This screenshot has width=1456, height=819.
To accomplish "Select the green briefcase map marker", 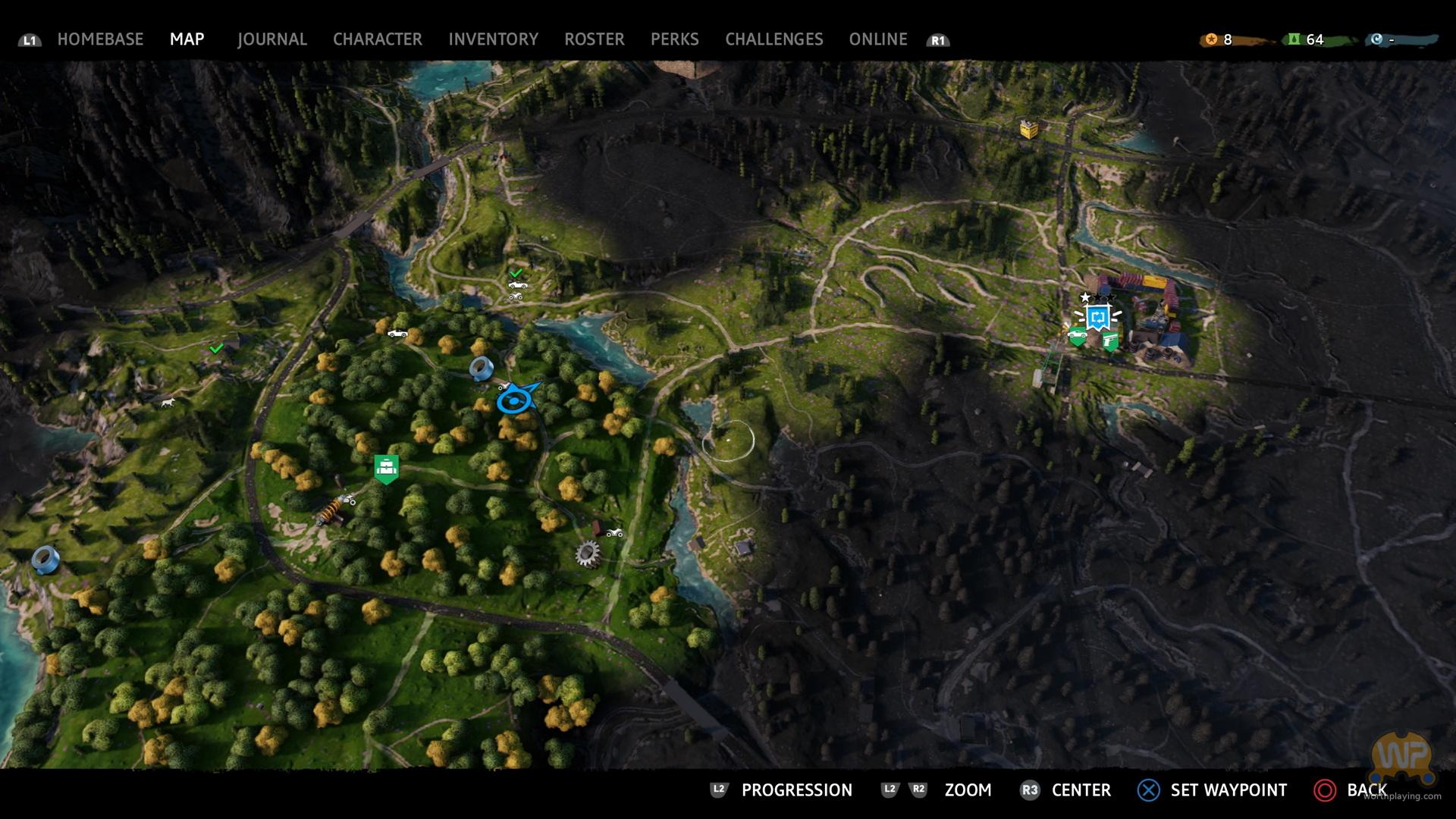I will (x=387, y=468).
